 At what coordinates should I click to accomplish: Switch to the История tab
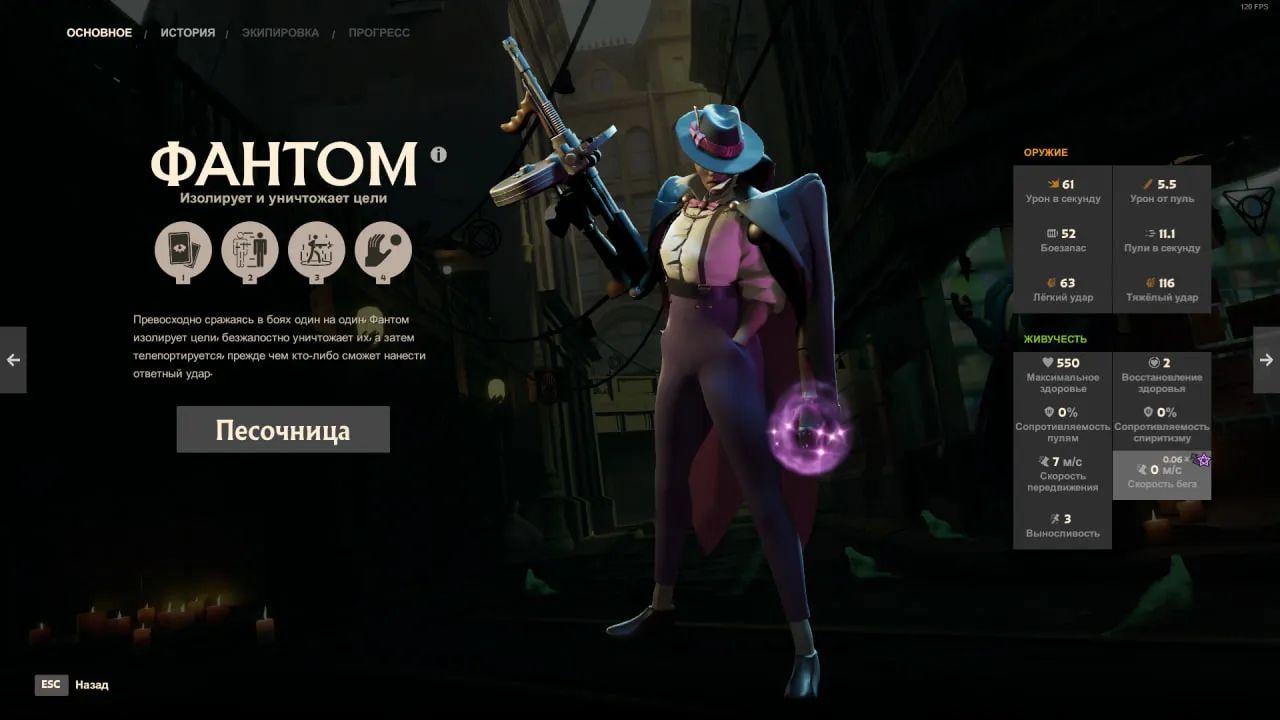[187, 33]
